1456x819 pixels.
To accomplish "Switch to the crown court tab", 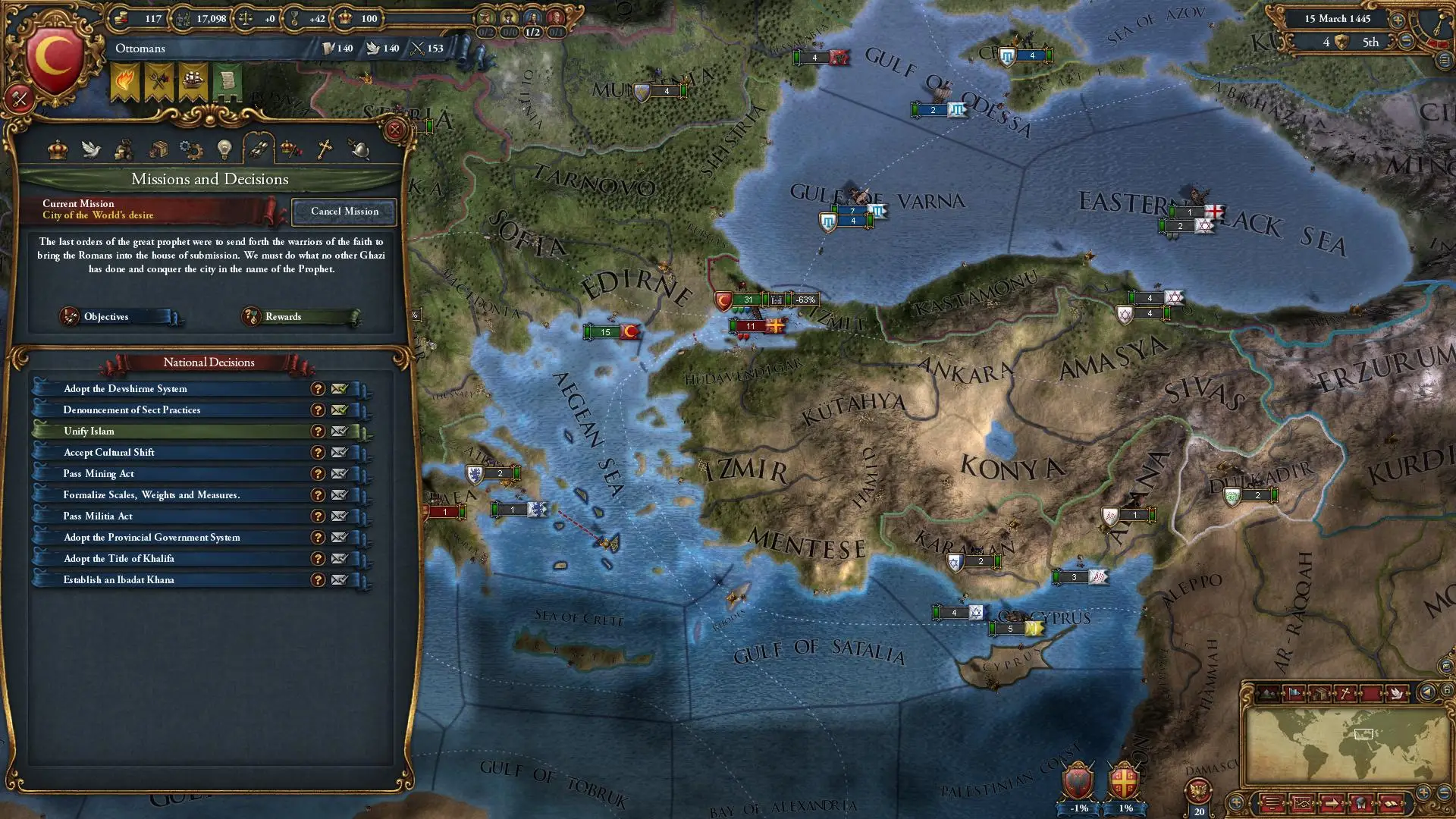I will 58,149.
